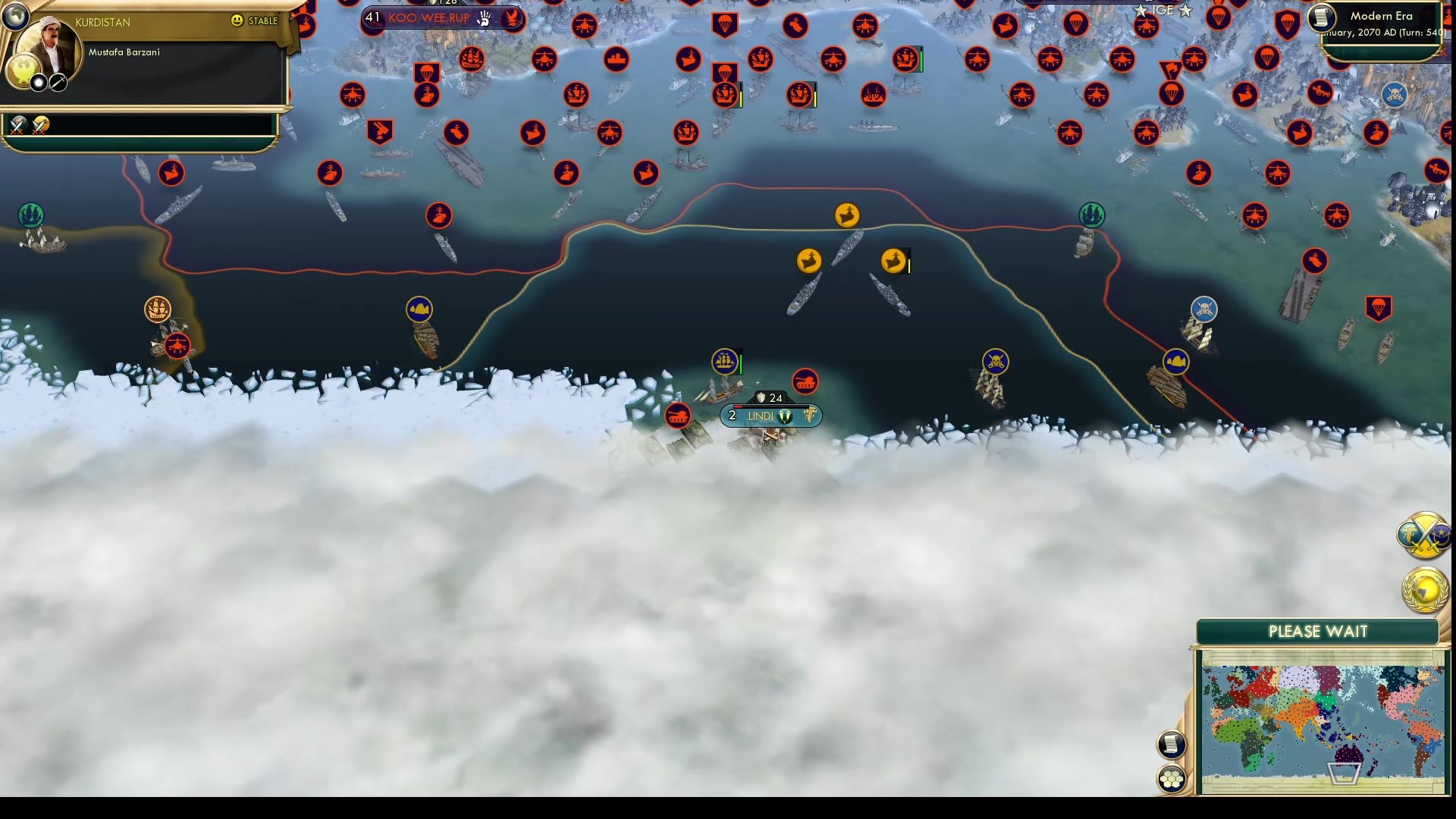Select the yellow galleon flag near map's left edge
1456x819 pixels.
tap(158, 309)
